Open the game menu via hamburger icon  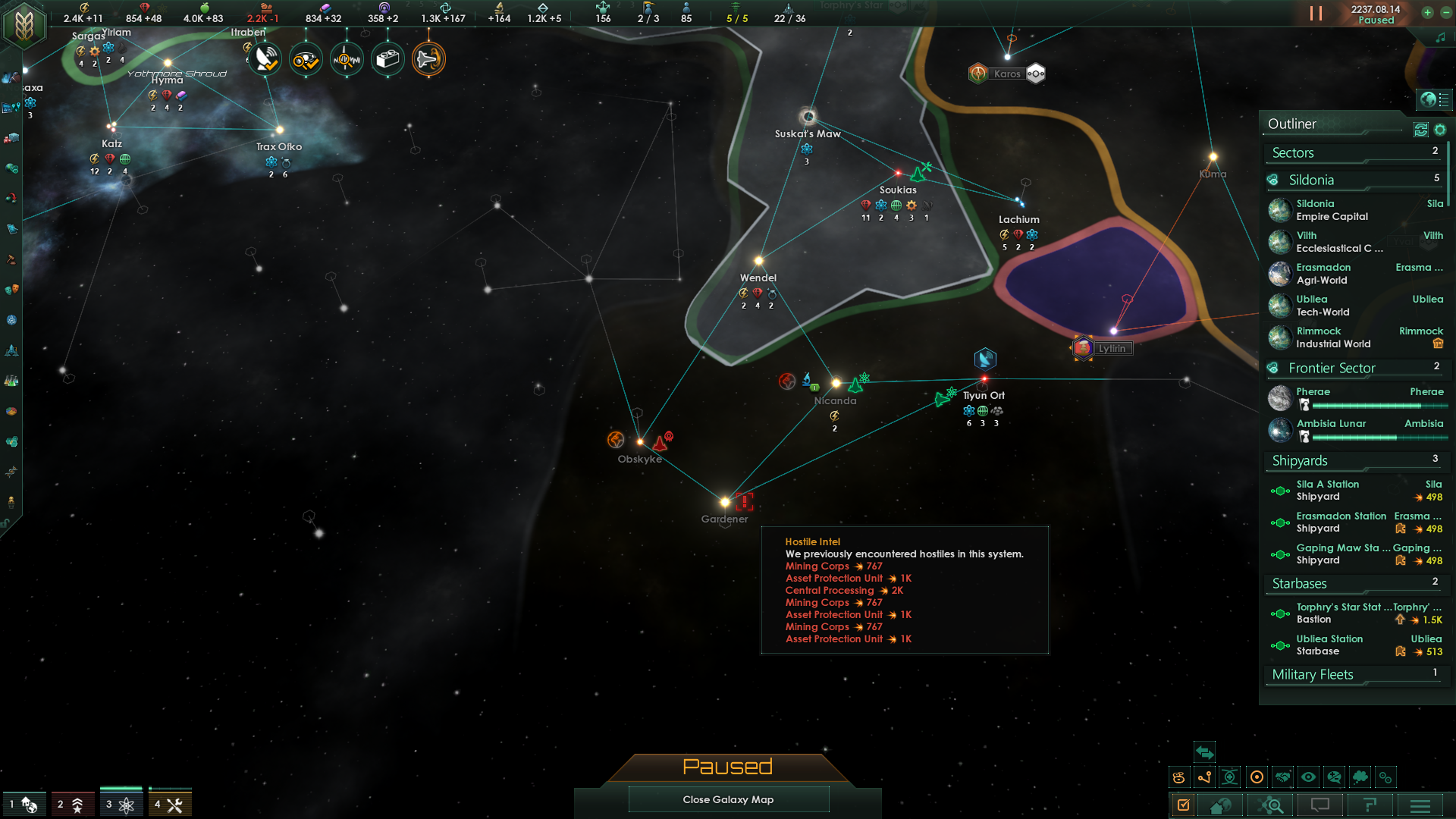coord(1422,806)
